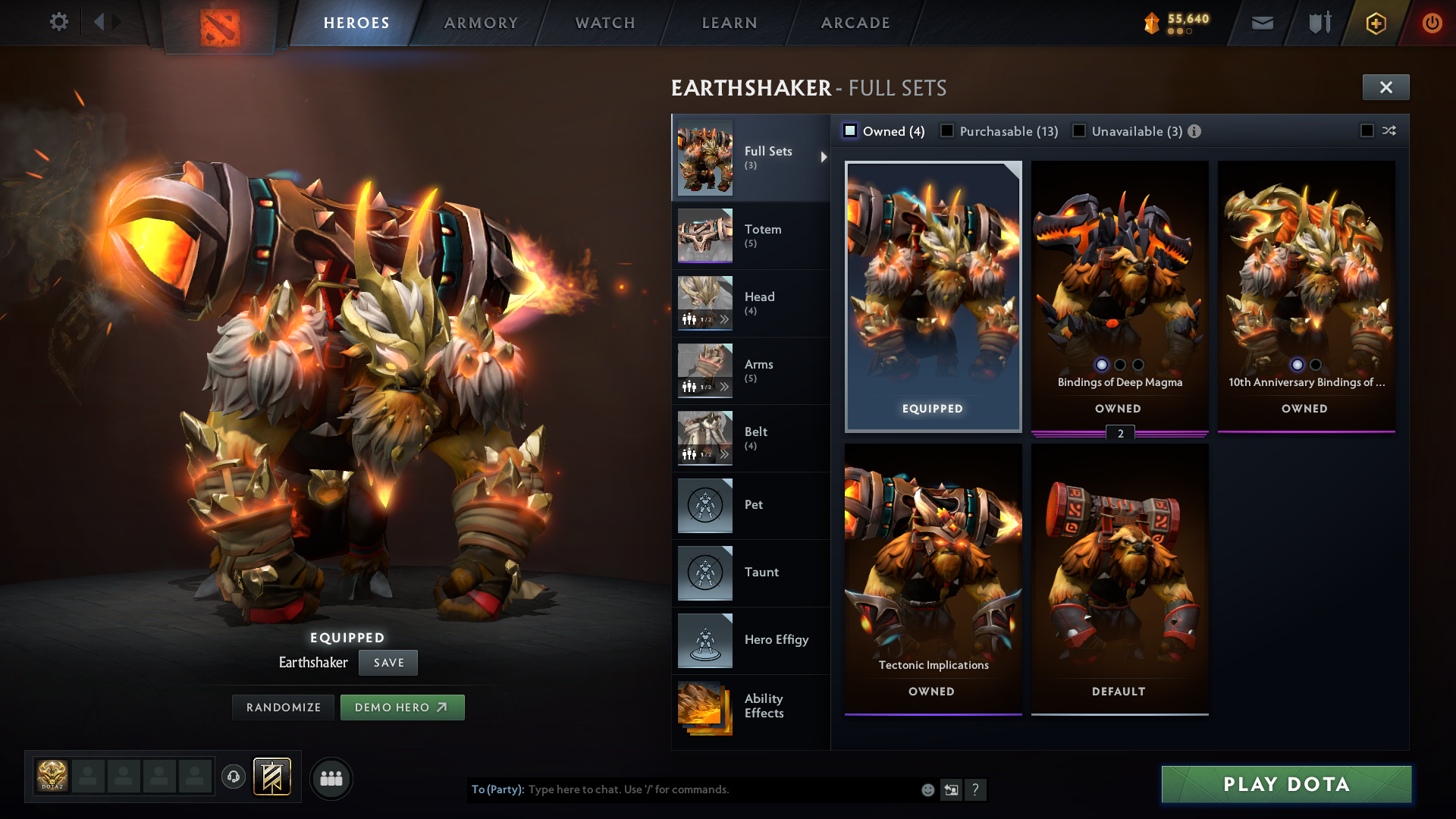This screenshot has width=1456, height=819.
Task: Click the gold hexagon plus icon
Action: tap(1375, 23)
